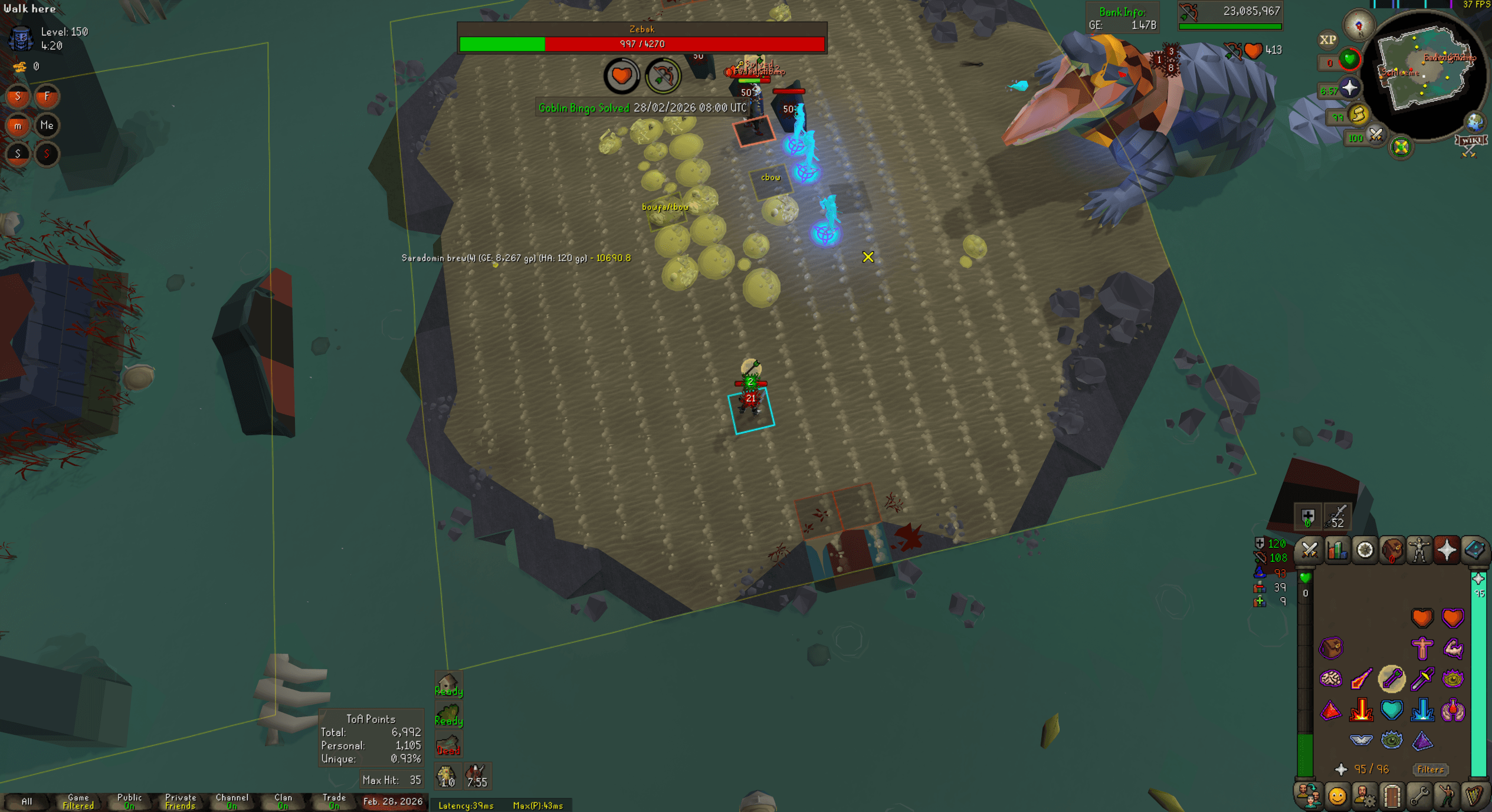1492x812 pixels.
Task: Open the World Map from the minimap
Action: point(1475,121)
